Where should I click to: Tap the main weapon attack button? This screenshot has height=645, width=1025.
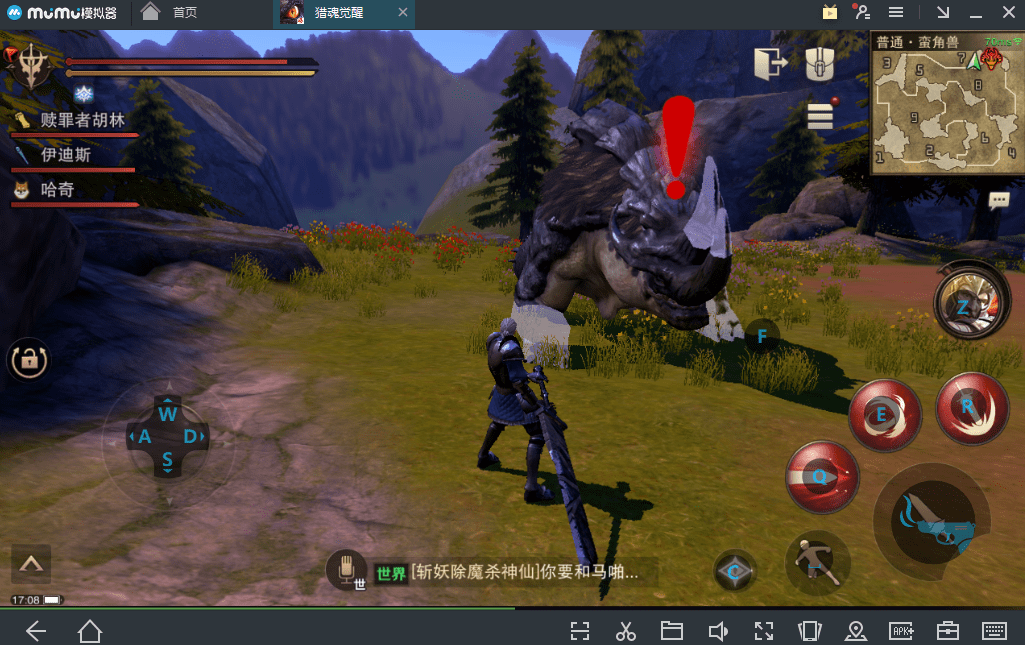coord(935,524)
